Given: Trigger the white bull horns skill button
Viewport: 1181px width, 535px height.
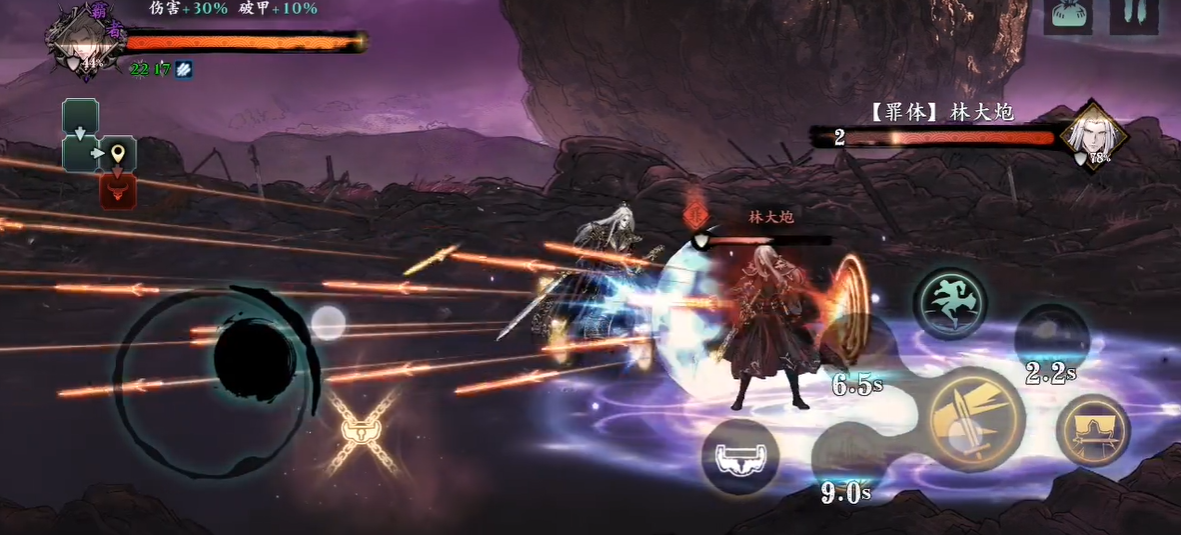Looking at the screenshot, I should point(739,456).
